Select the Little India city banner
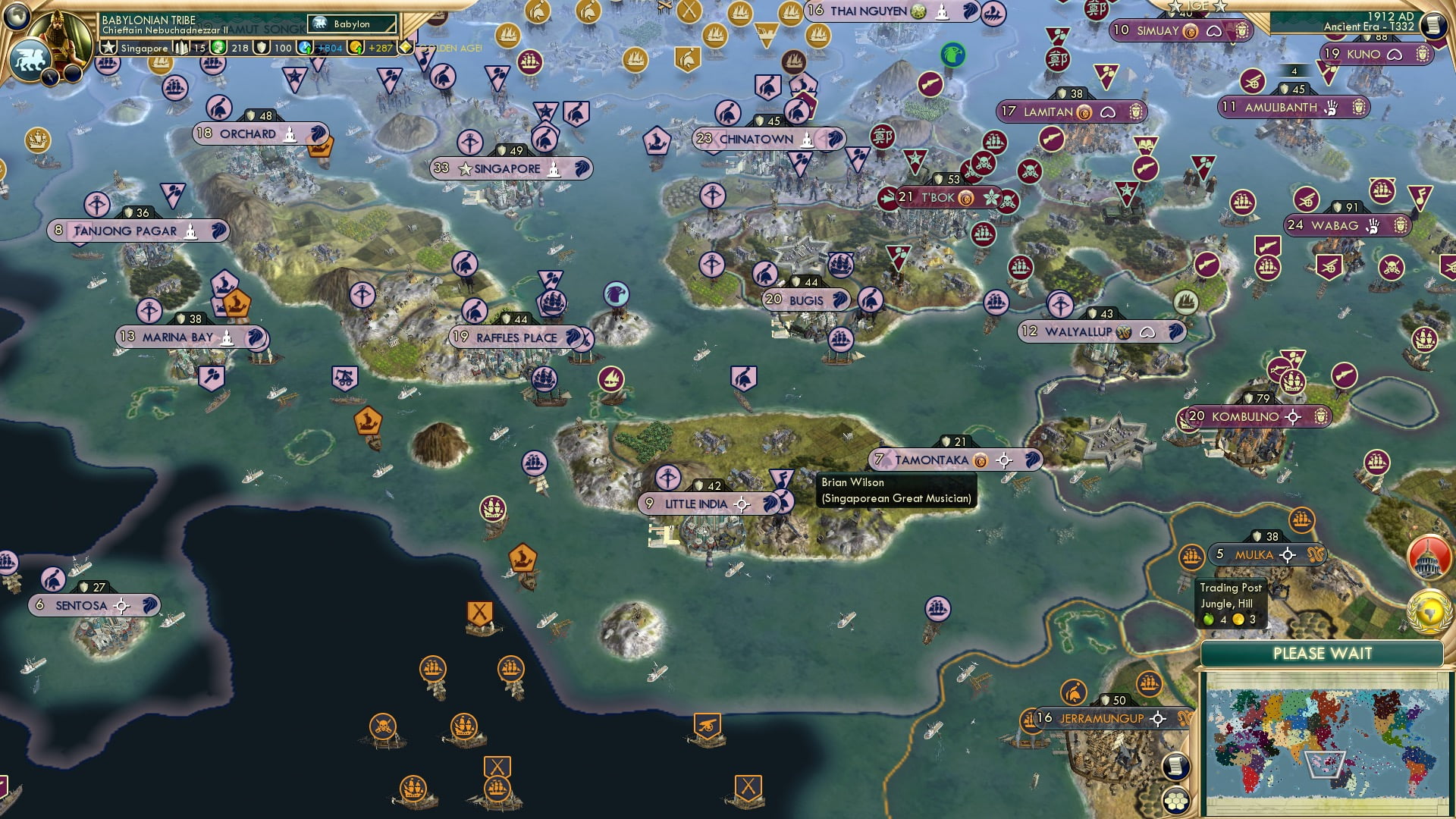This screenshot has height=819, width=1456. [694, 503]
